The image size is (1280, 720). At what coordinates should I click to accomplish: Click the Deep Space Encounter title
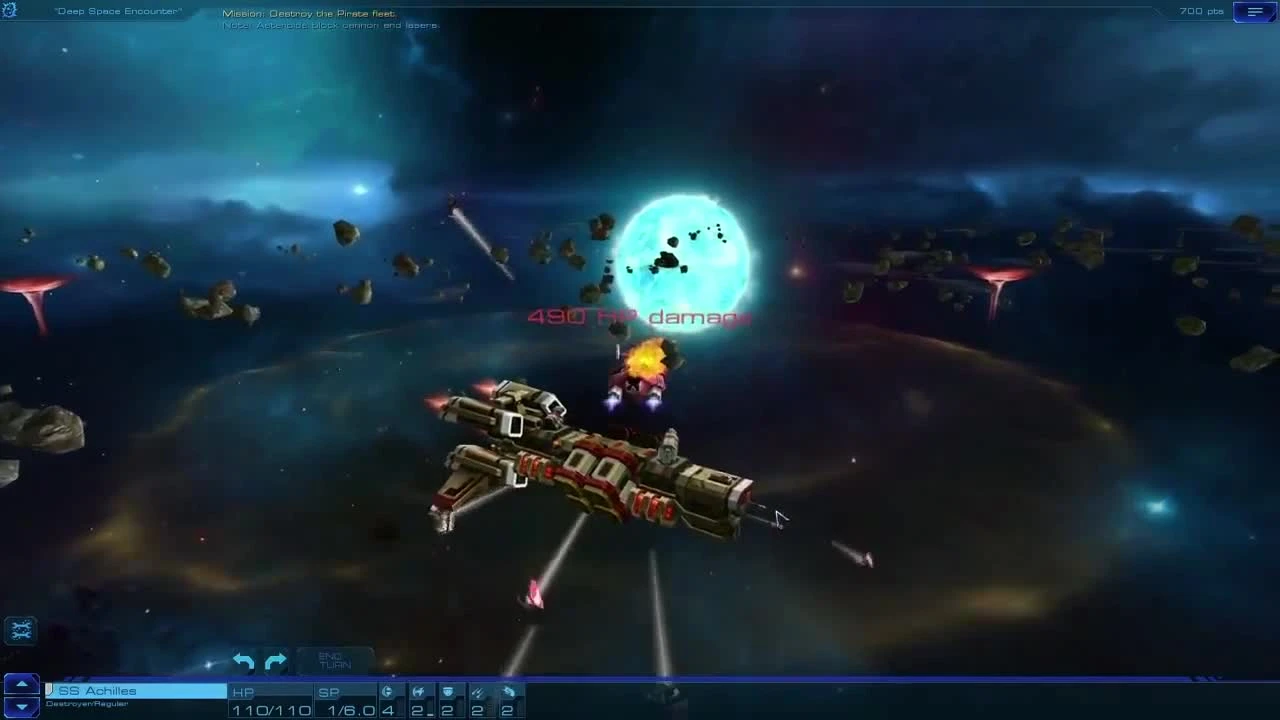pyautogui.click(x=119, y=11)
